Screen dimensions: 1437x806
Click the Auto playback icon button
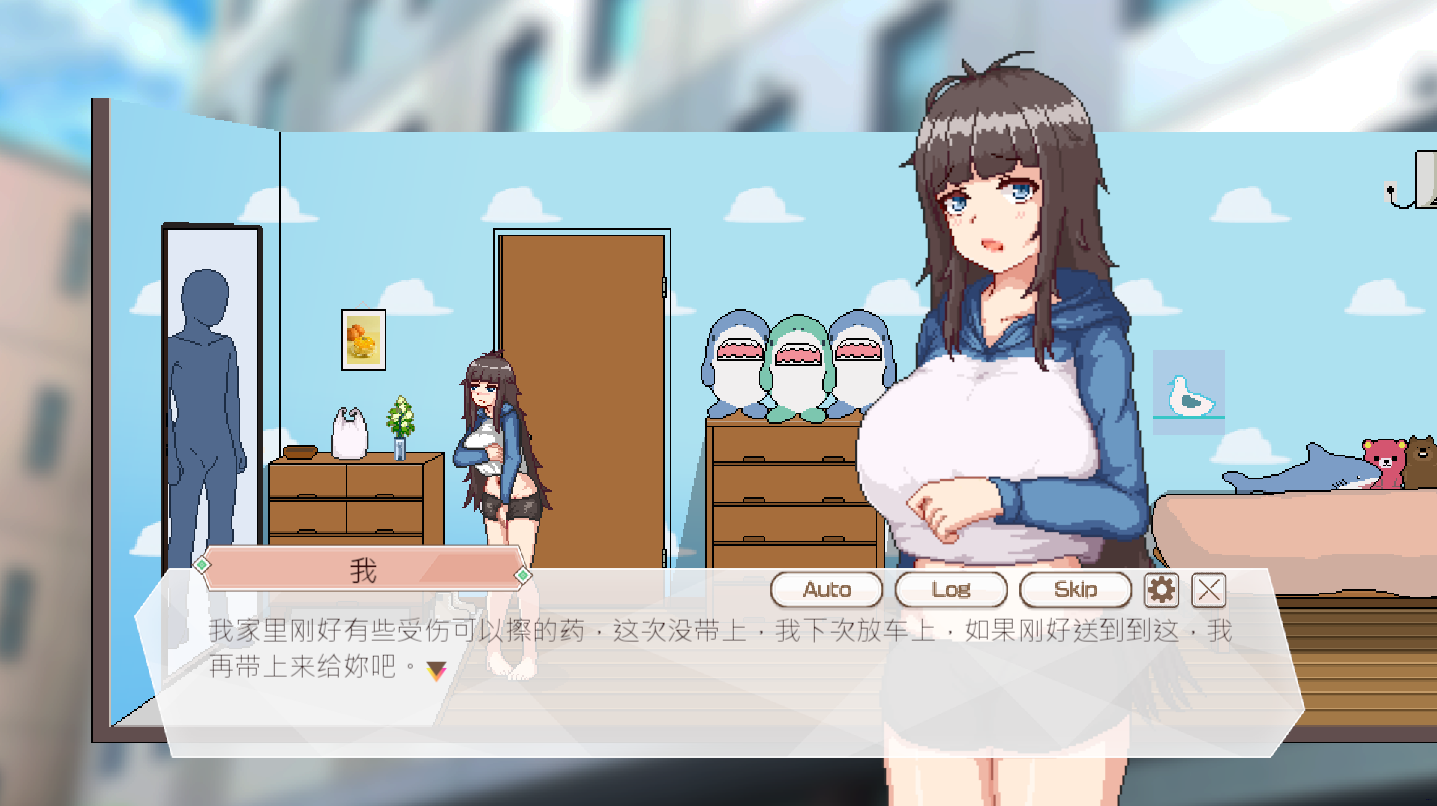825,590
